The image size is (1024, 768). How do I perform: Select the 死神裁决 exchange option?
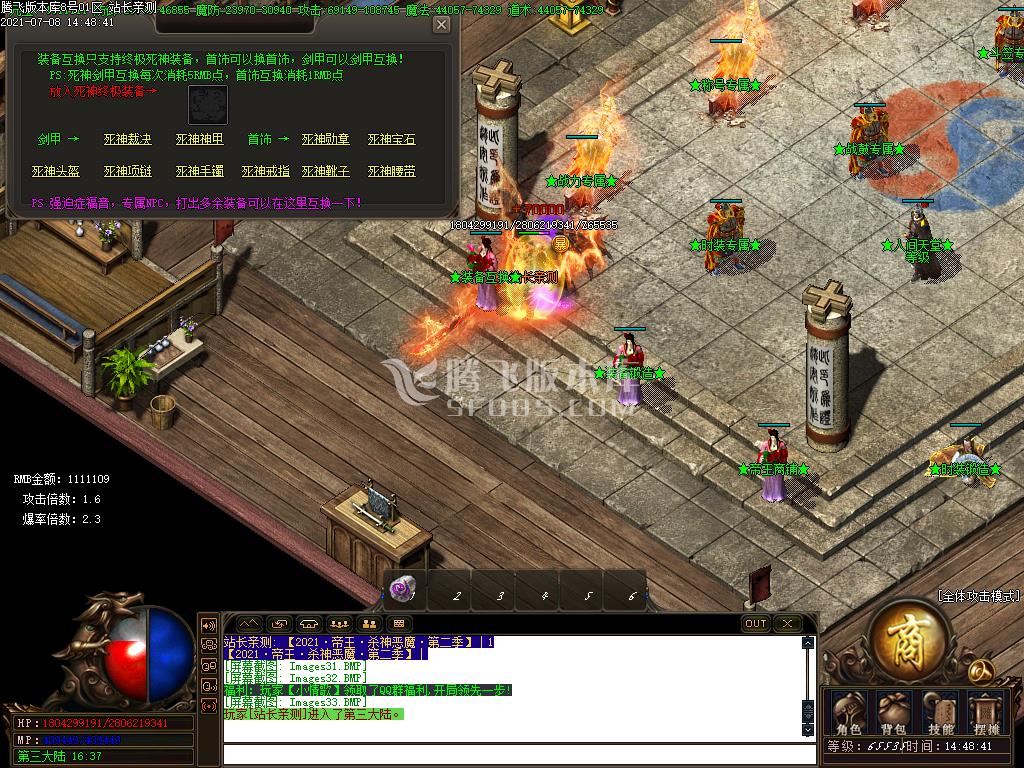point(127,140)
